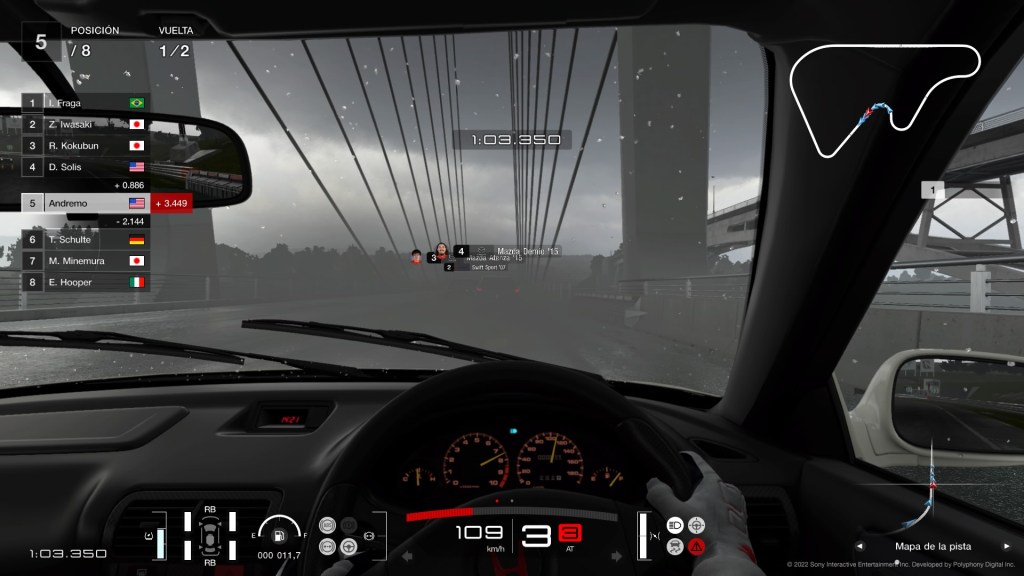Select M. Minemura in the standings
1024x576 pixels.
(85, 261)
